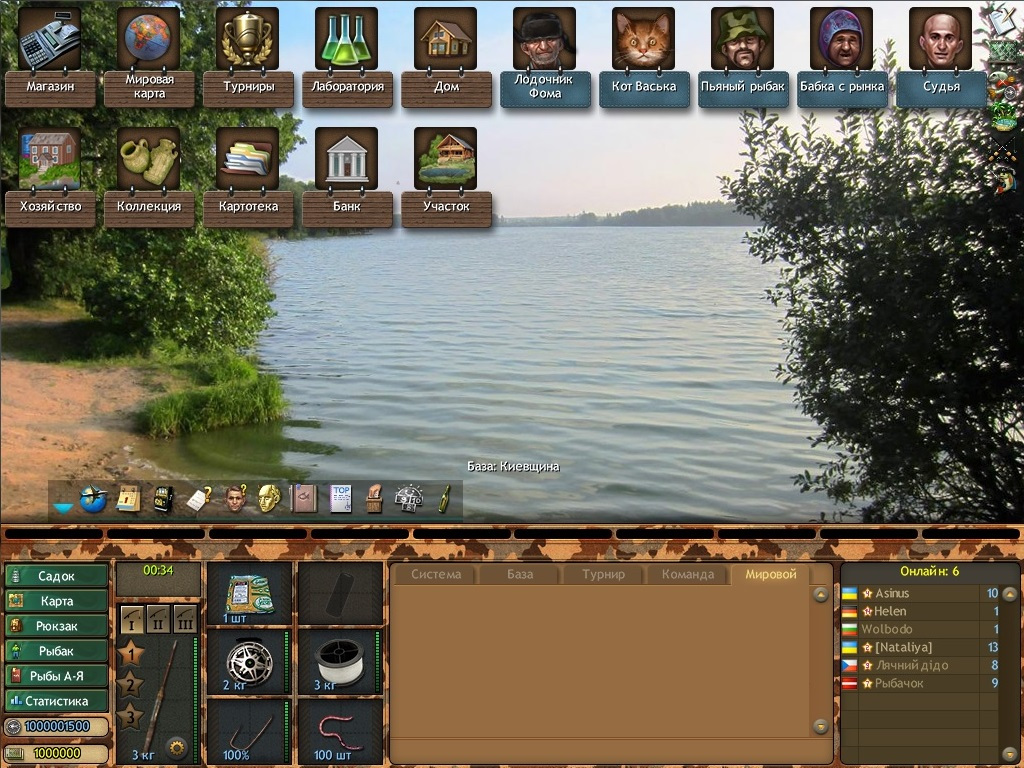This screenshot has width=1024, height=768.
Task: Switch to Команда chat tab
Action: [x=688, y=574]
